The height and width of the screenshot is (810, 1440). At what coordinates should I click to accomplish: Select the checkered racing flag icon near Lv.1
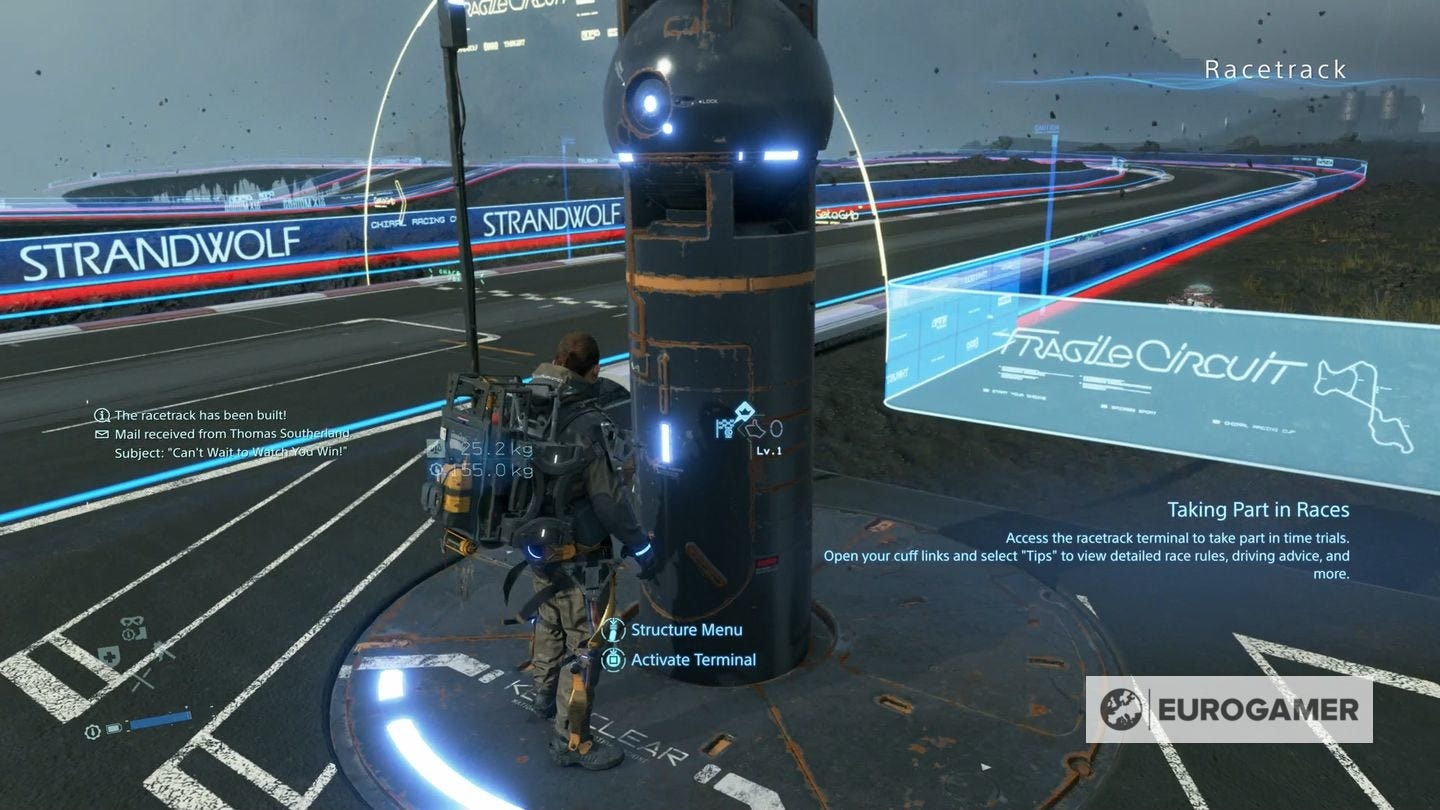[x=724, y=426]
